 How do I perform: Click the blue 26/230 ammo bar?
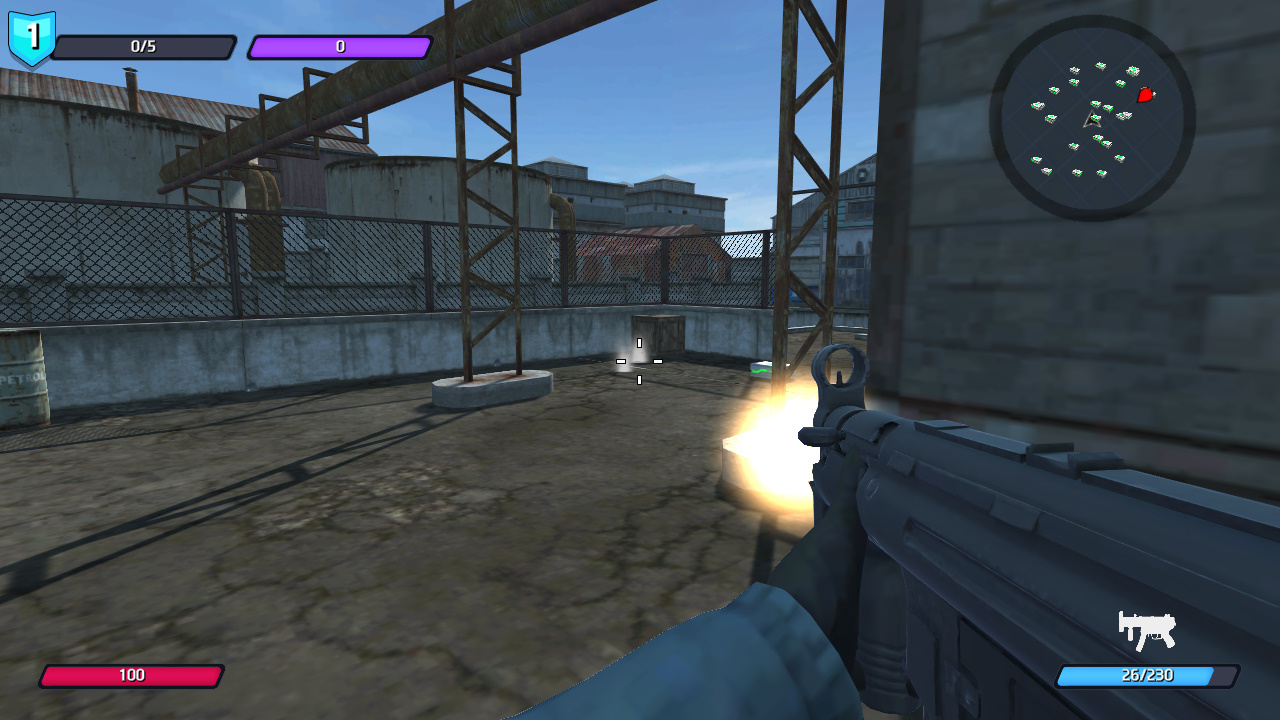(x=1148, y=677)
